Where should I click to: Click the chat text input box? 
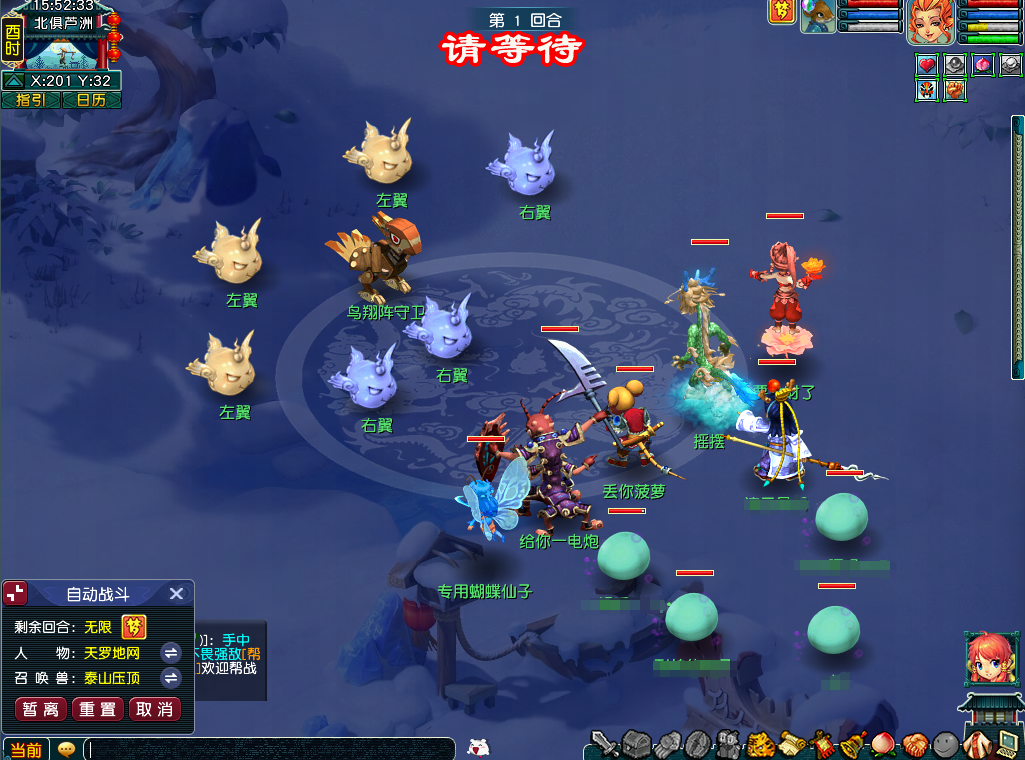tap(270, 749)
